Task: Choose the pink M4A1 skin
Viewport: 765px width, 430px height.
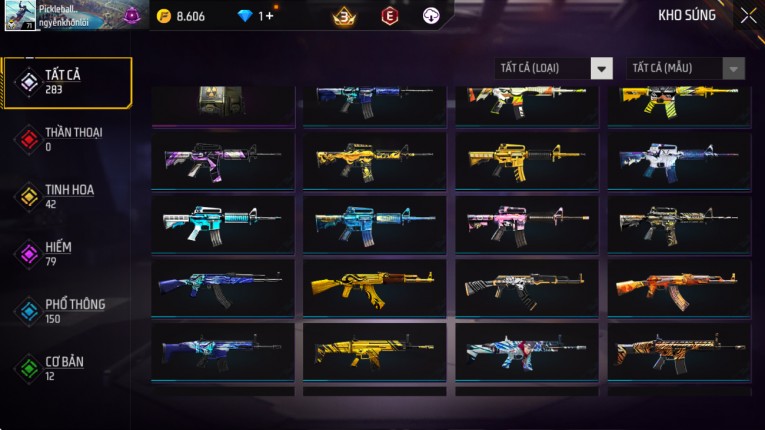Action: (x=527, y=223)
